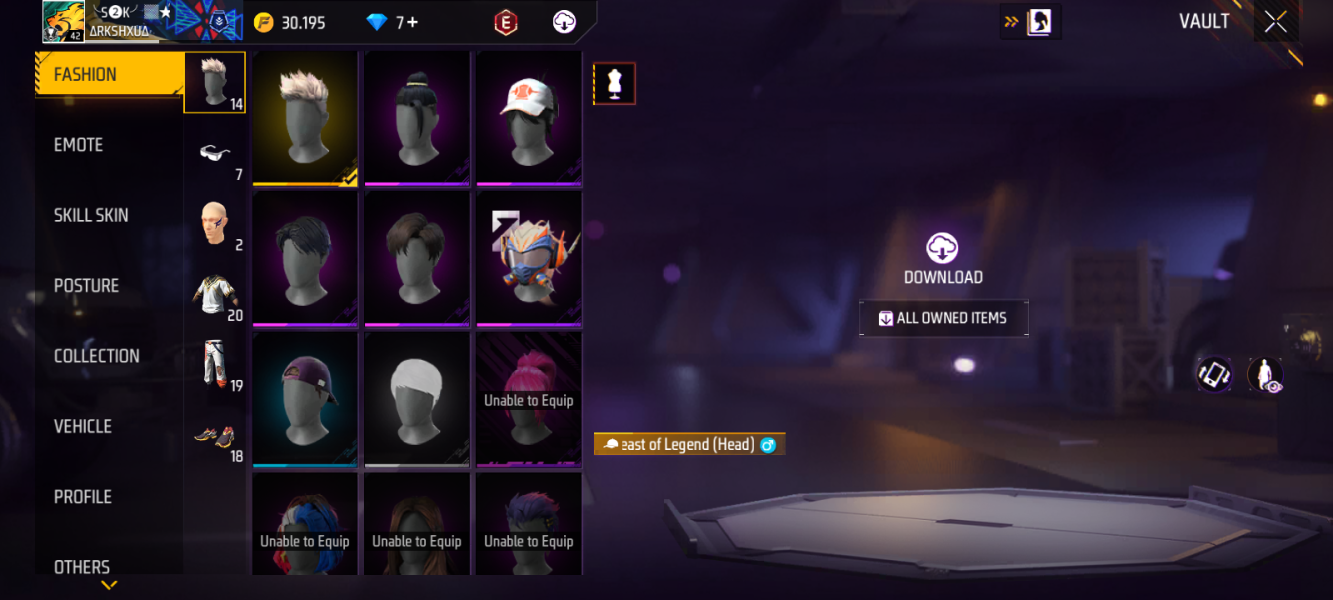Choose the purple backwards cap item

(x=305, y=398)
